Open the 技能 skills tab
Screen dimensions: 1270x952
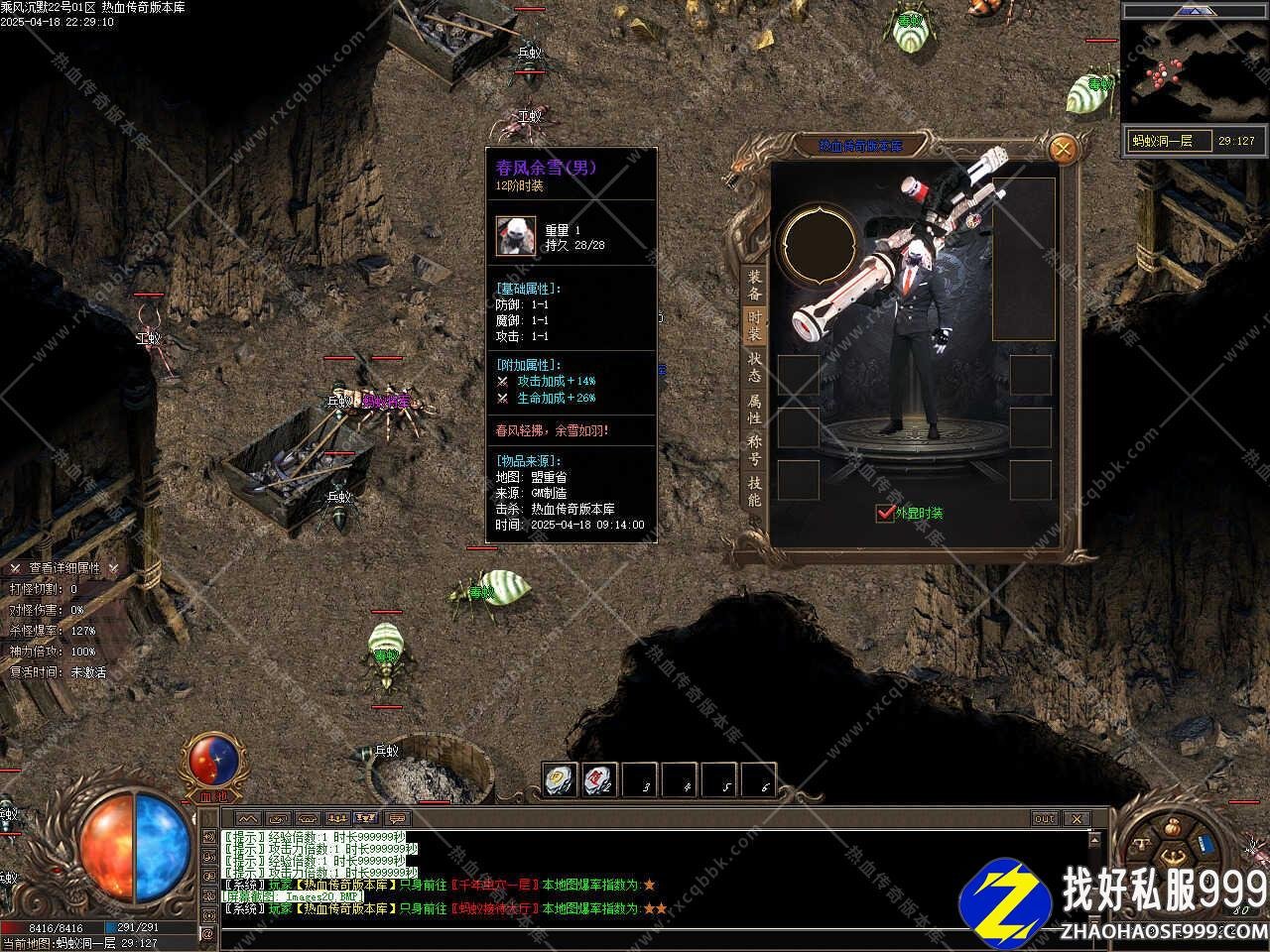[x=755, y=491]
